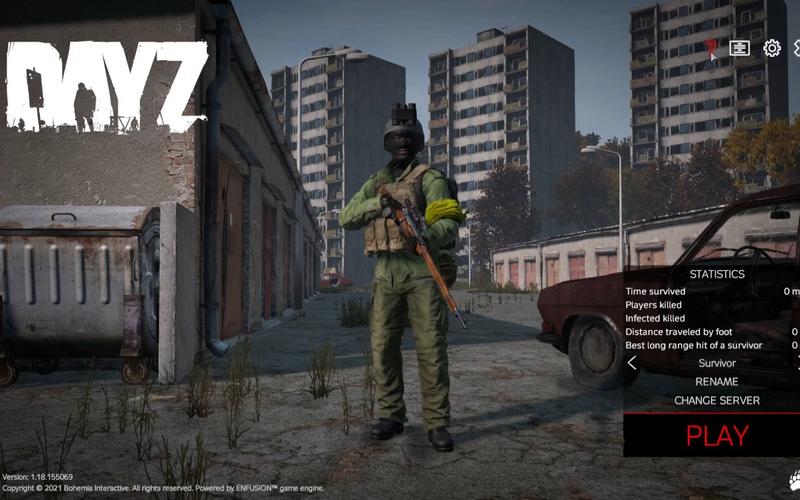
Task: Click the red notification icon in the top bar
Action: tap(710, 48)
